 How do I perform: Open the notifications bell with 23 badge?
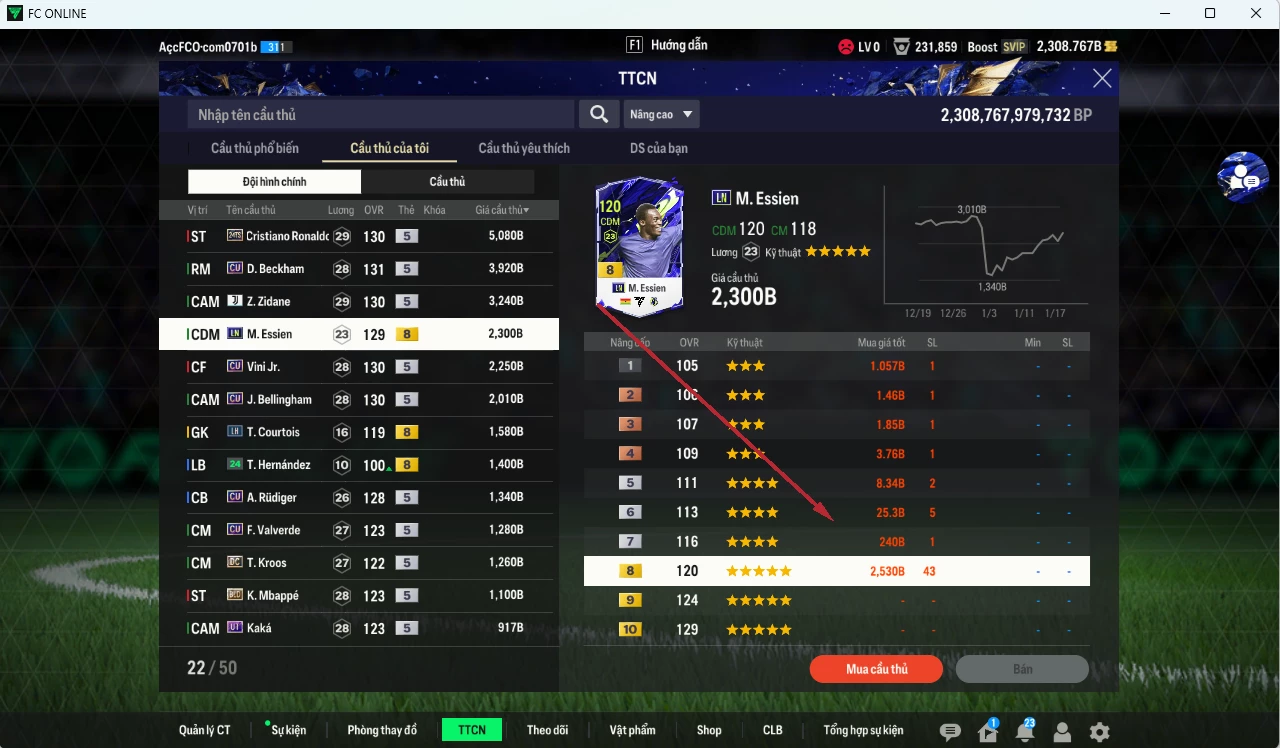(1024, 732)
